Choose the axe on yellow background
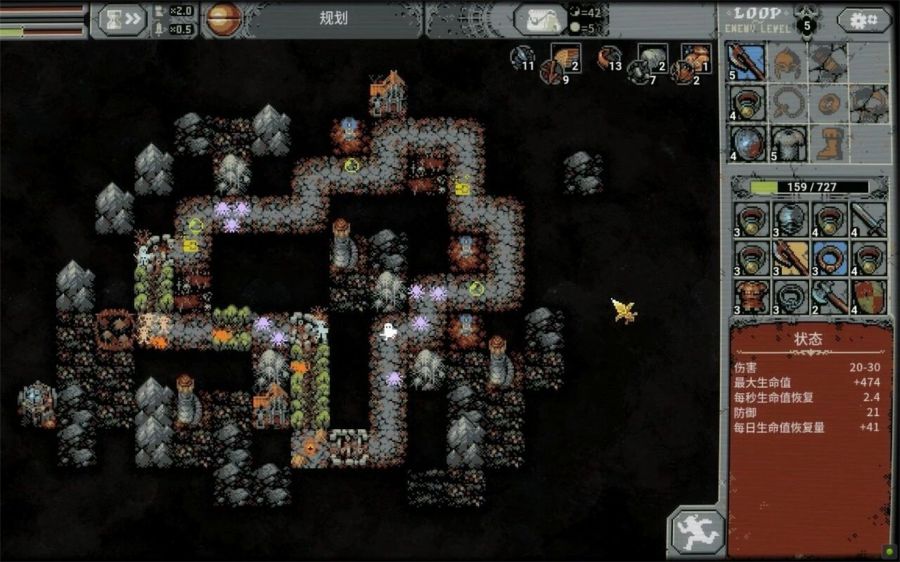 (x=789, y=256)
